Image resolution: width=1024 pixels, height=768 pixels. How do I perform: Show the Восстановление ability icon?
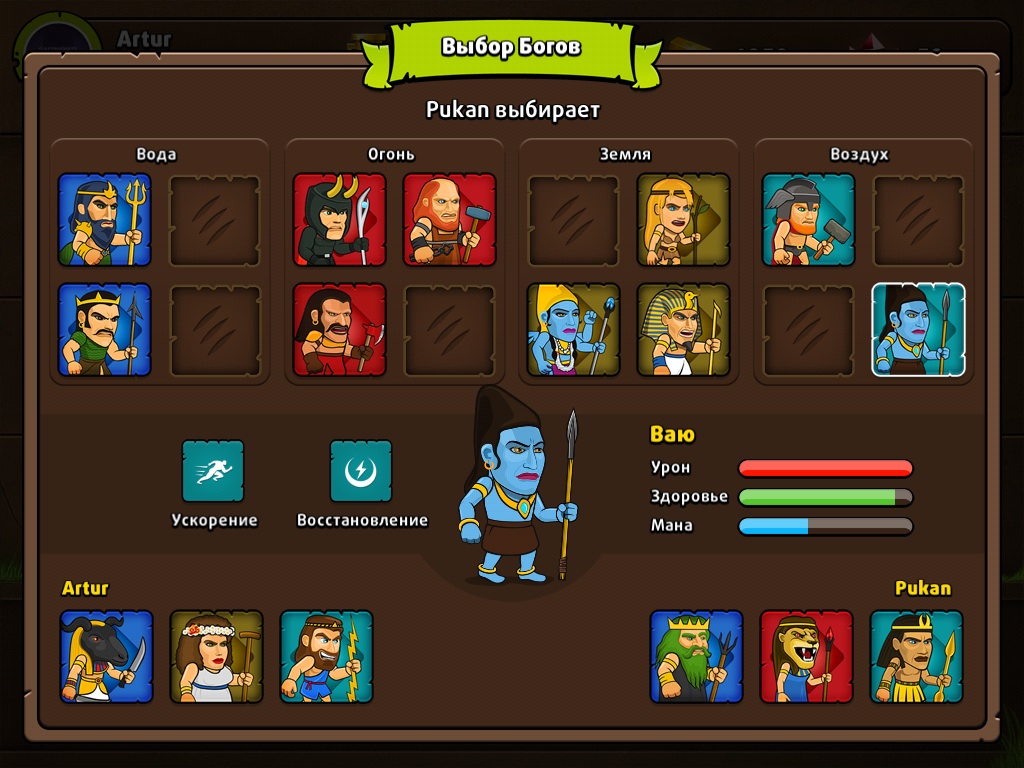click(361, 471)
